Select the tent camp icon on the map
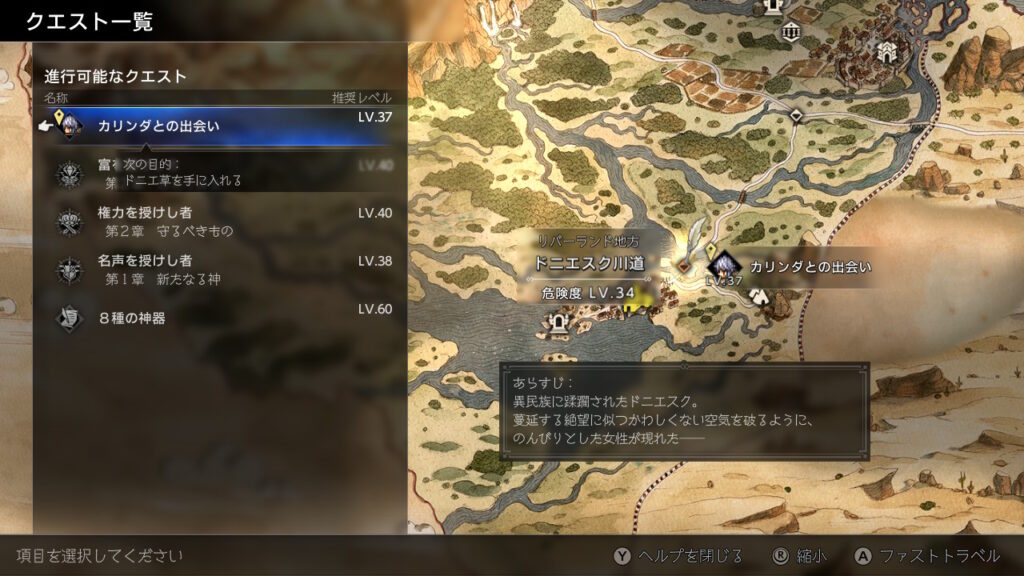 point(760,296)
